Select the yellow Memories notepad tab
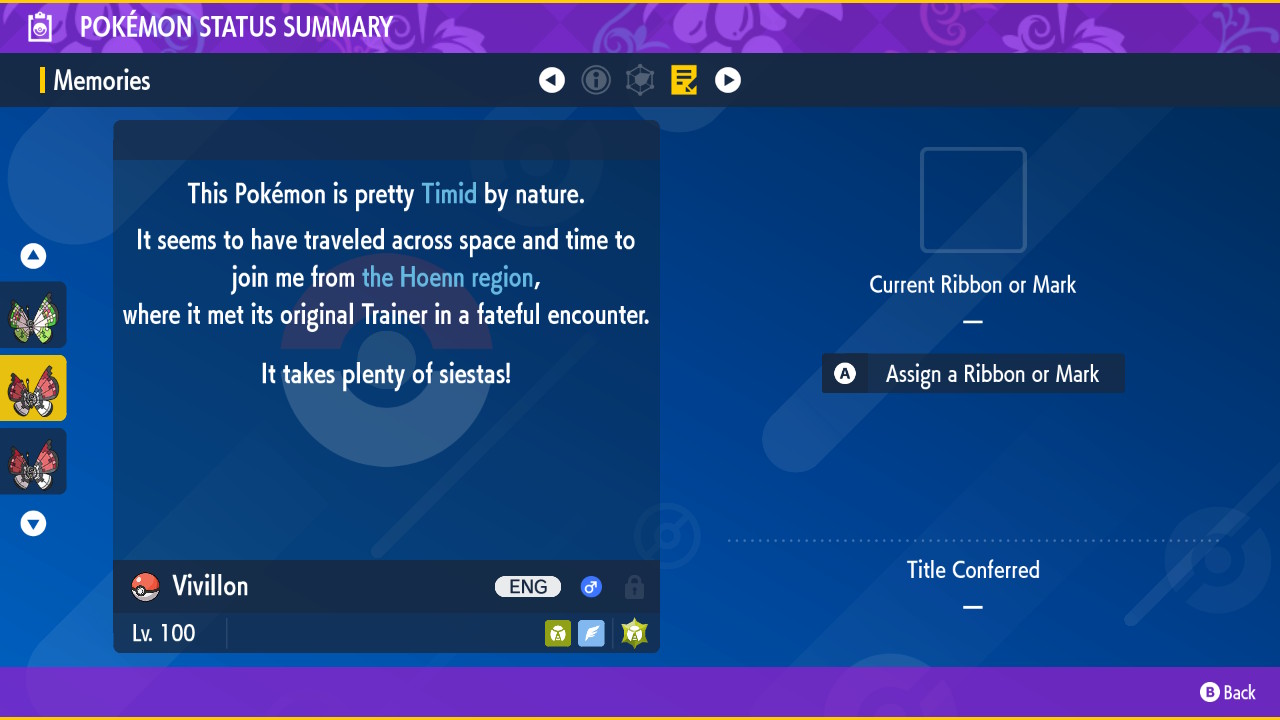This screenshot has height=720, width=1280. (684, 80)
